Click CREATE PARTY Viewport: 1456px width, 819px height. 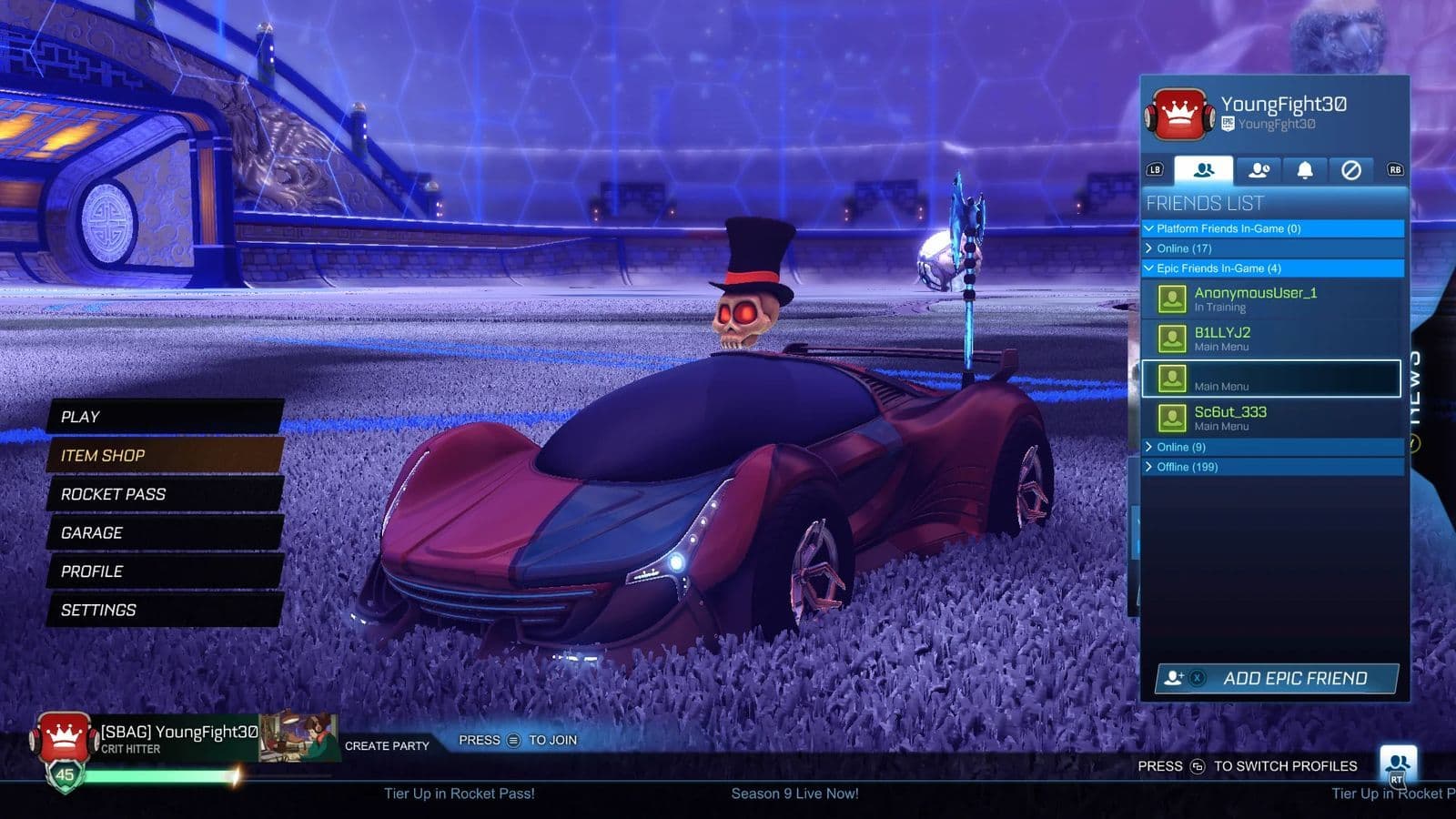(386, 744)
